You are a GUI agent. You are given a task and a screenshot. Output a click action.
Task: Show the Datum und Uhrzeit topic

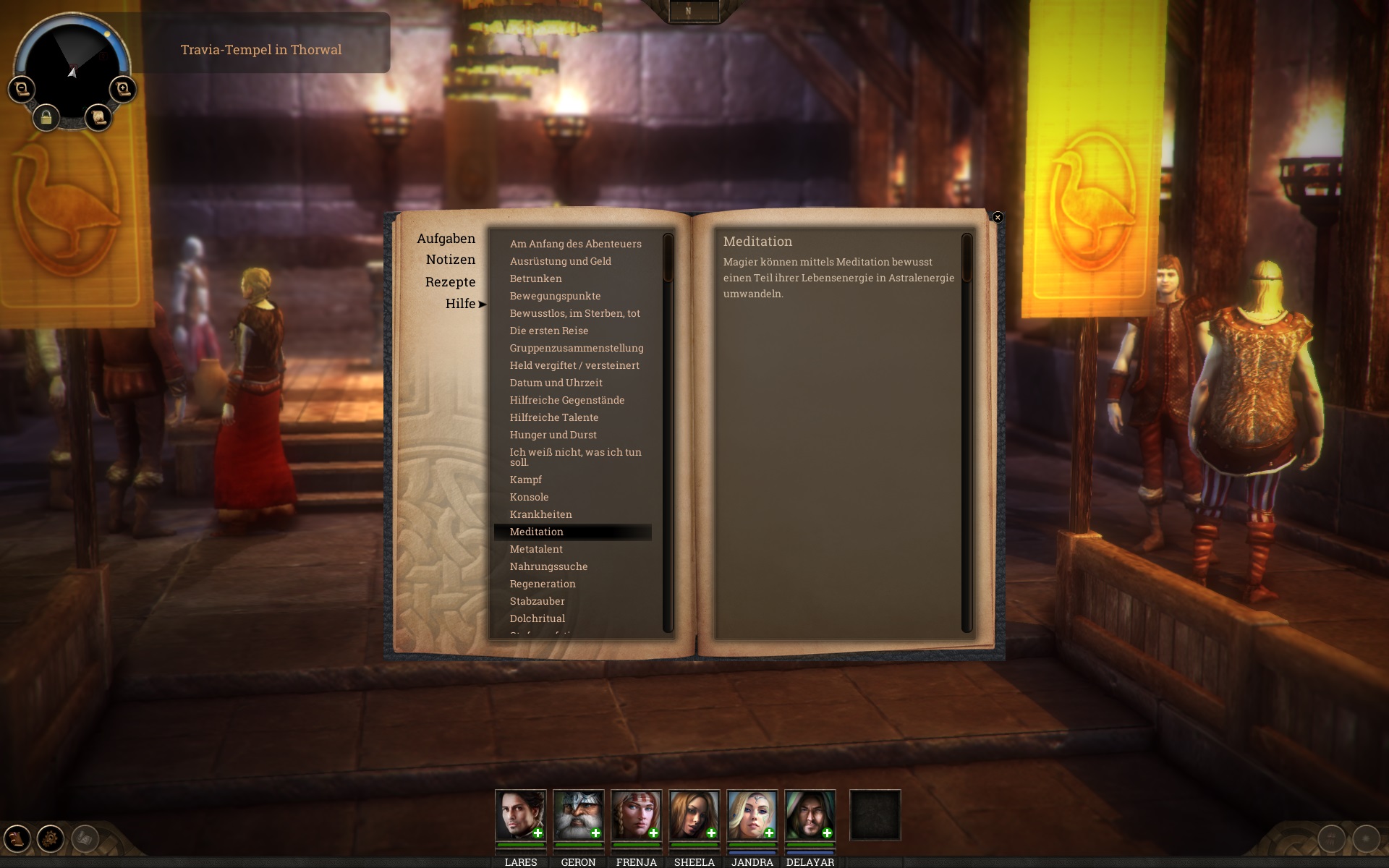(x=556, y=383)
